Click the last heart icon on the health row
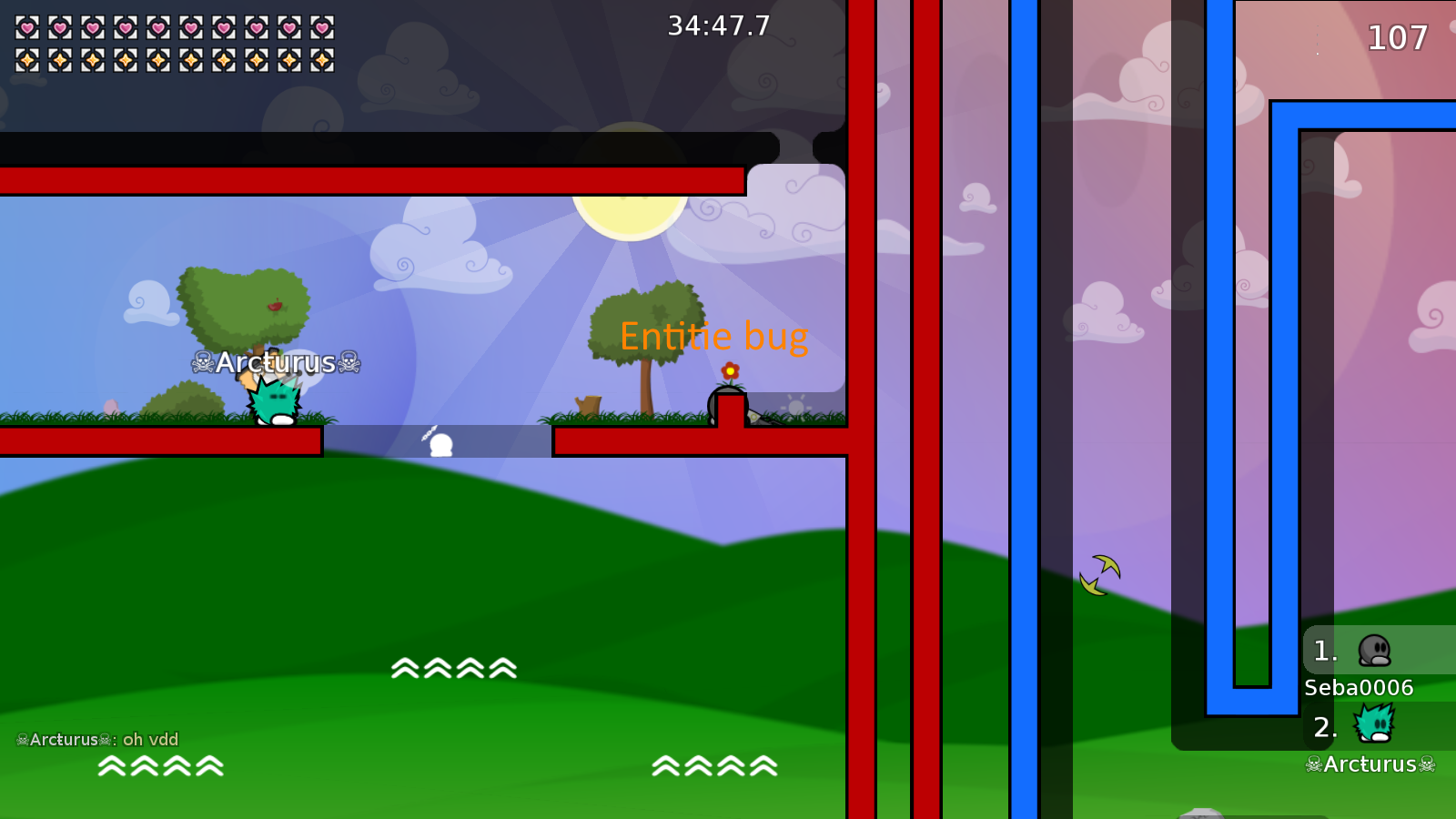 coord(320,27)
